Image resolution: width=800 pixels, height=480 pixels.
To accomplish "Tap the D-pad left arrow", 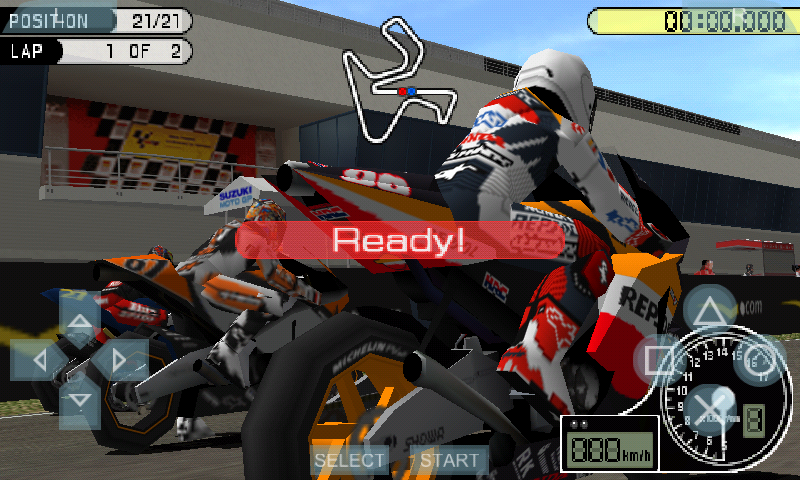I will coord(40,360).
